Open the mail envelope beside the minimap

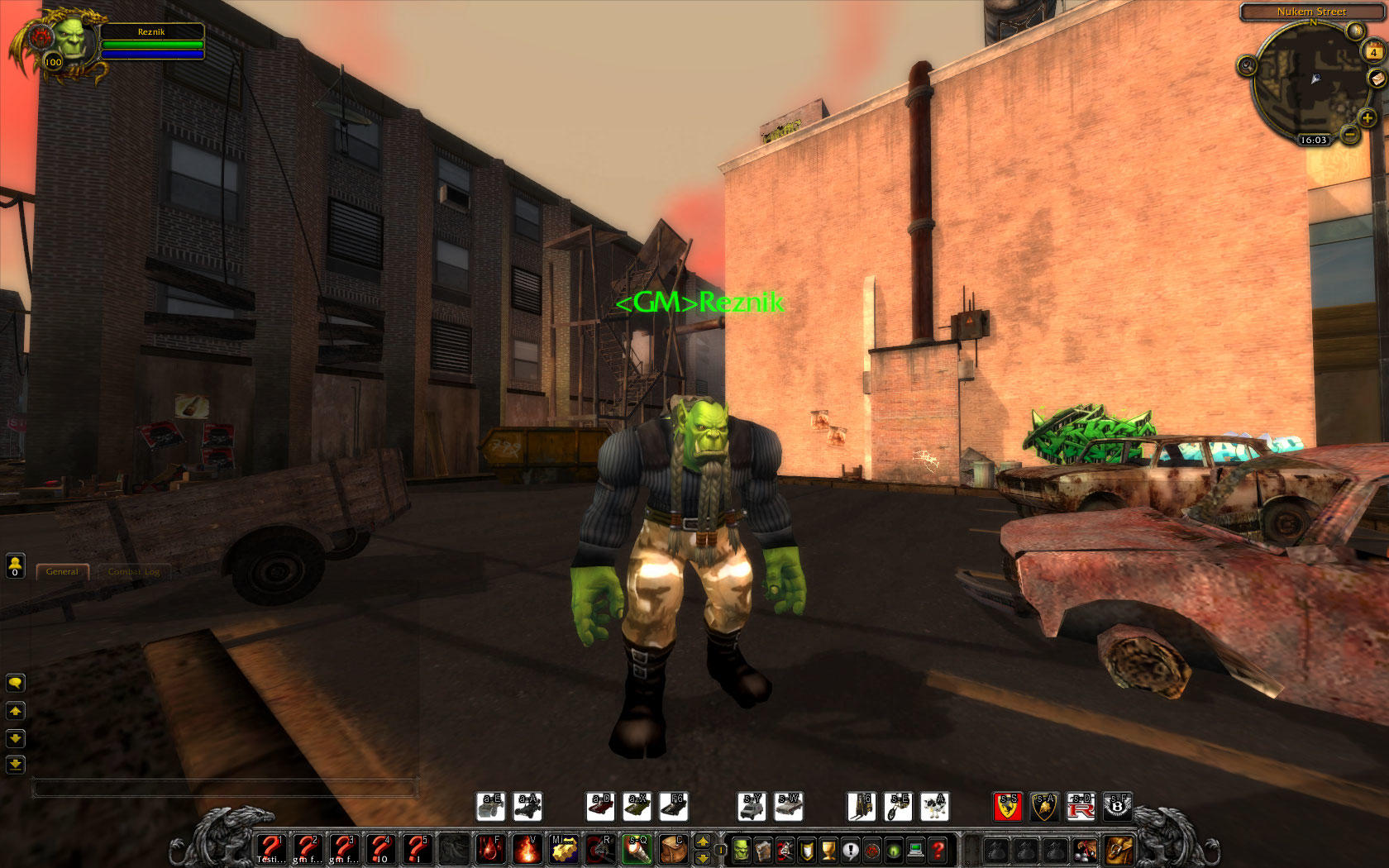click(x=1377, y=79)
